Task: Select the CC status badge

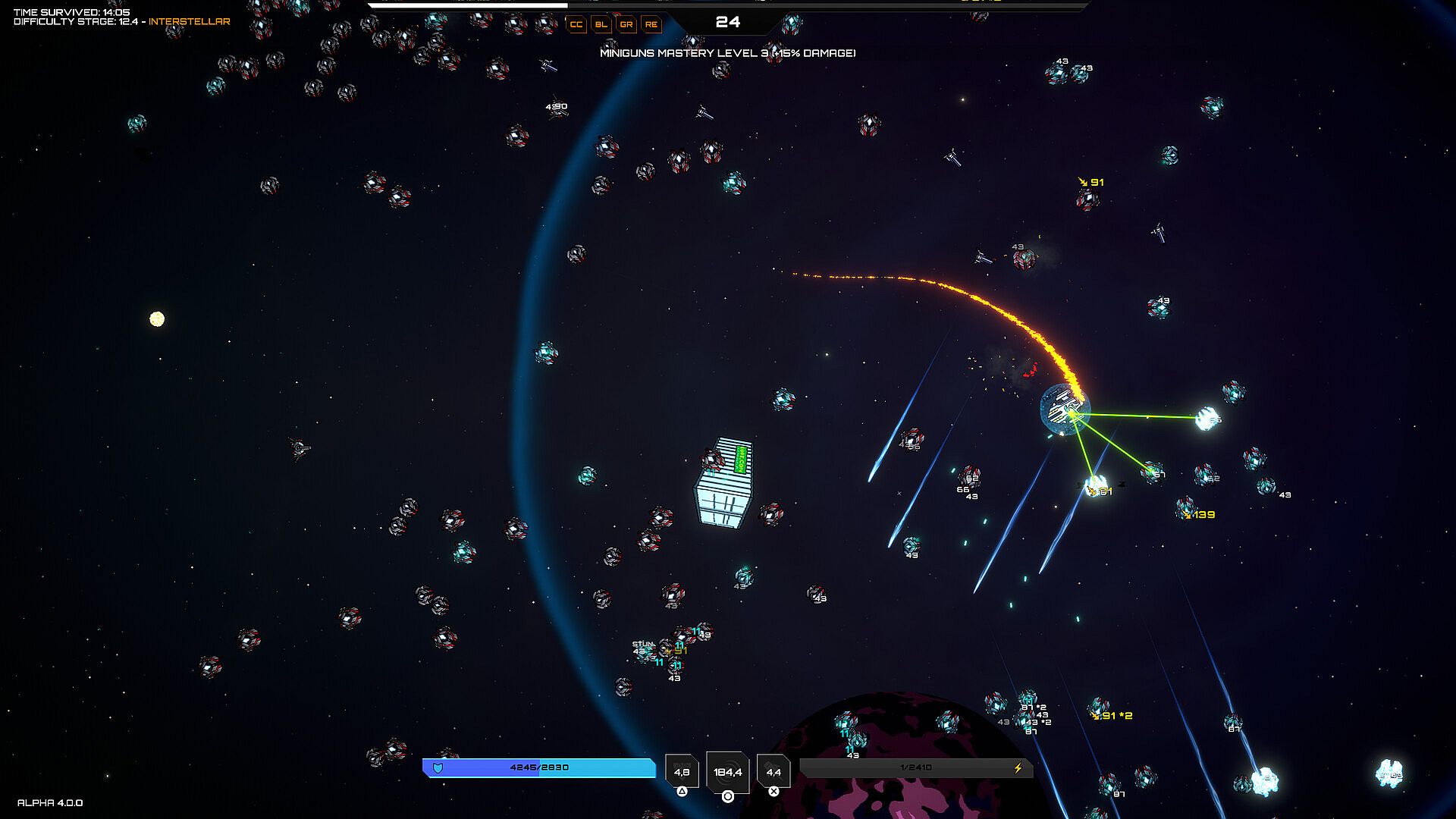Action: (x=576, y=24)
